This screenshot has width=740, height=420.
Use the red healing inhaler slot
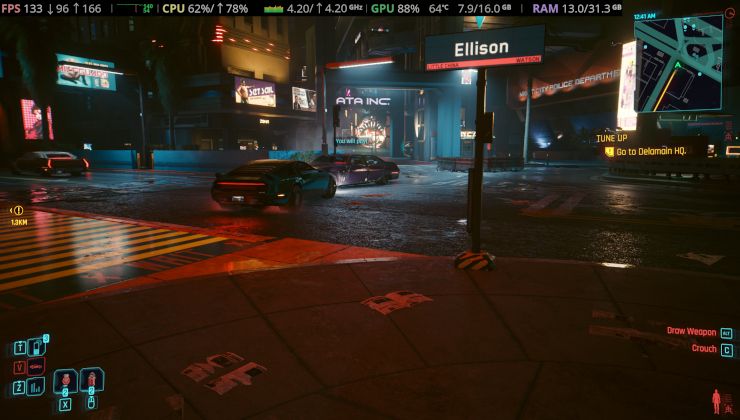pyautogui.click(x=66, y=381)
